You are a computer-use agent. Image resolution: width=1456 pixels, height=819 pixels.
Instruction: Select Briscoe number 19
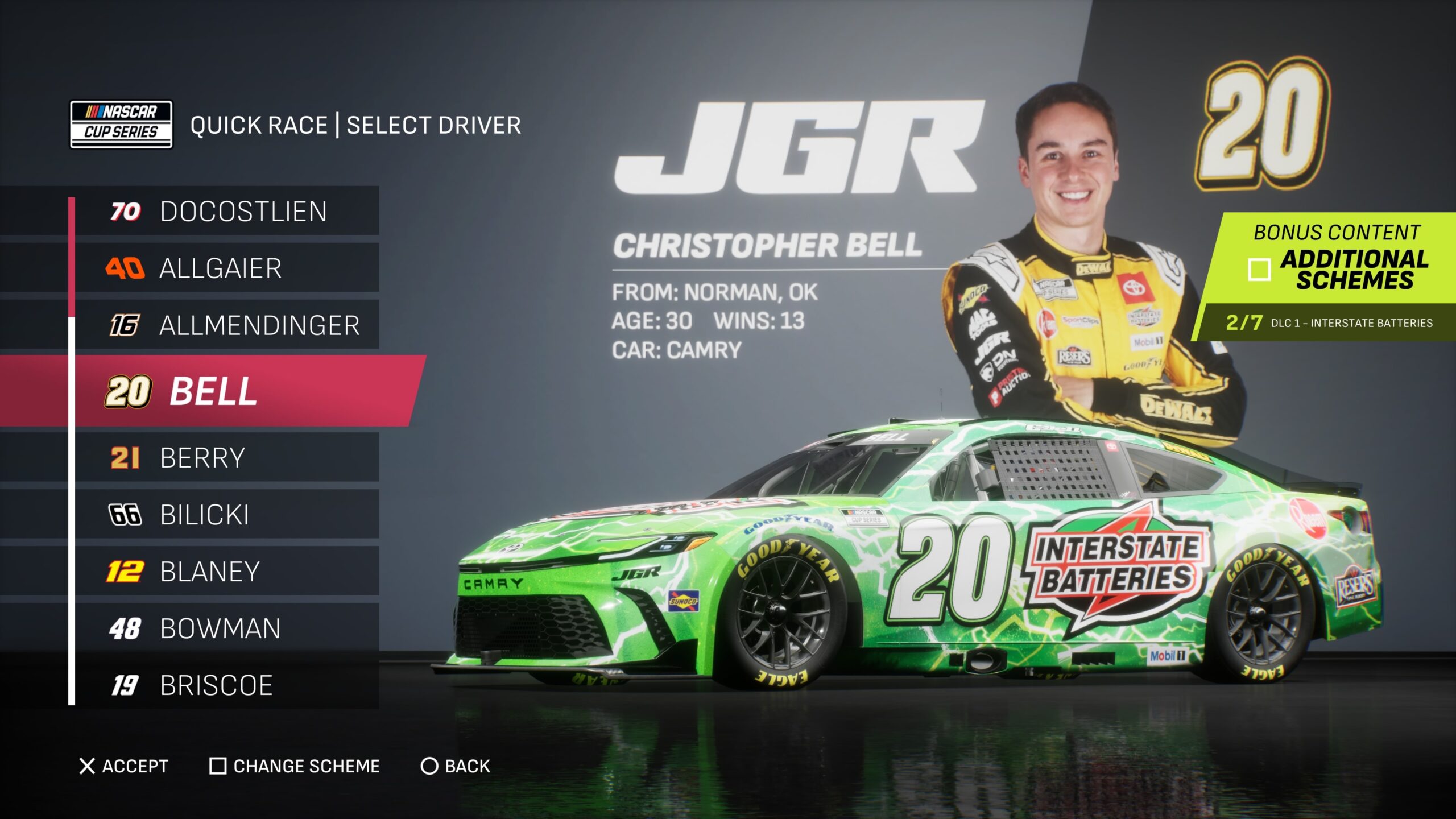(x=227, y=685)
